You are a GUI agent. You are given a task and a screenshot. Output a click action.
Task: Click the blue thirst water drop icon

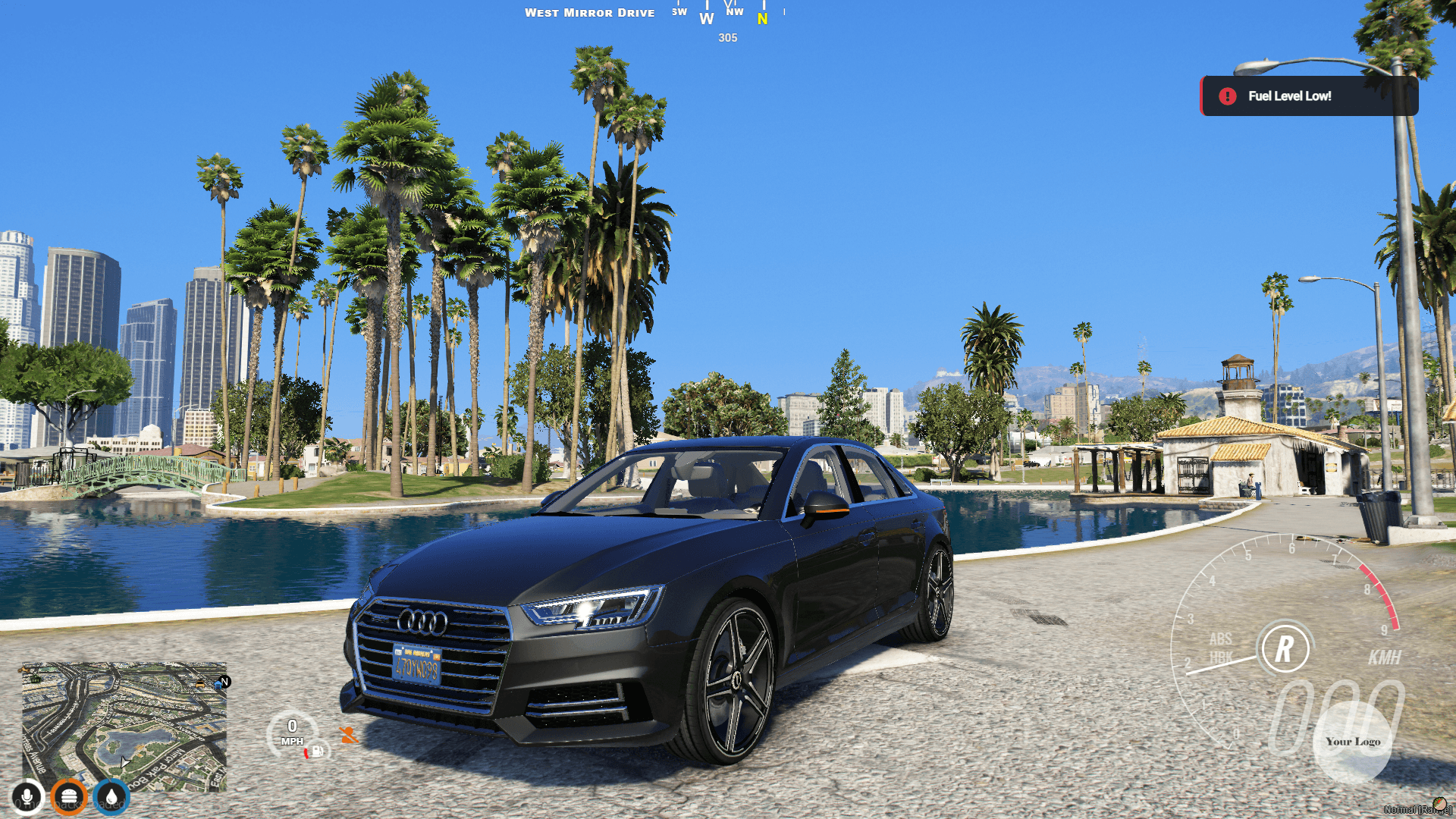pos(111,796)
